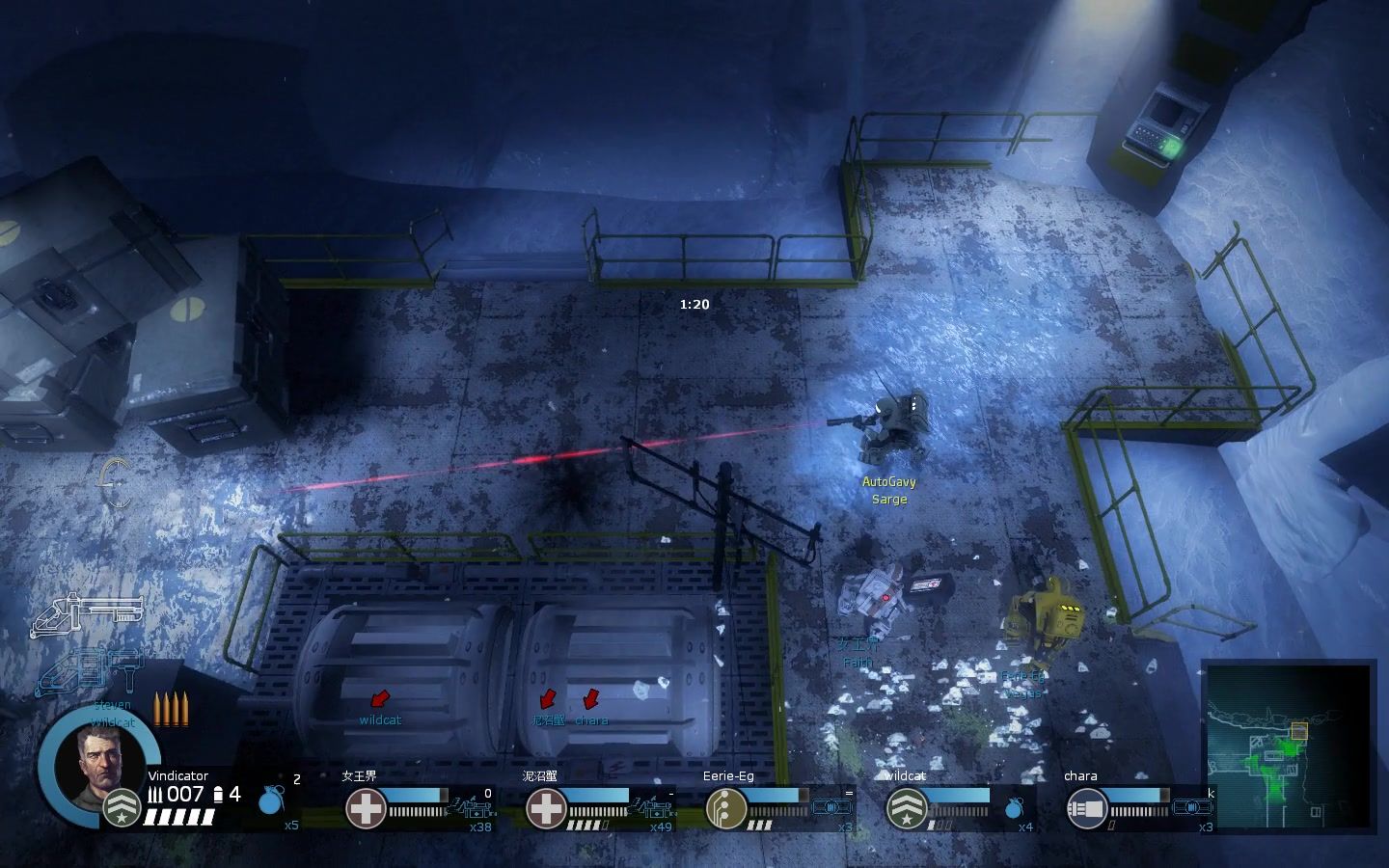Select squadmate 女王界's medic icon

tap(366, 808)
